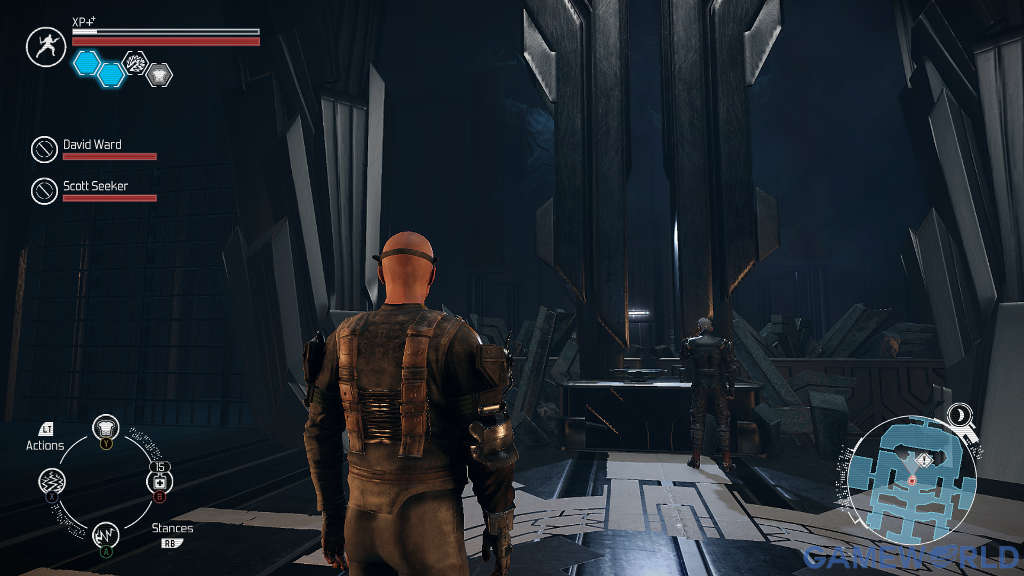1024x576 pixels.
Task: Activate the jagged pulse ability icon
Action: [106, 535]
